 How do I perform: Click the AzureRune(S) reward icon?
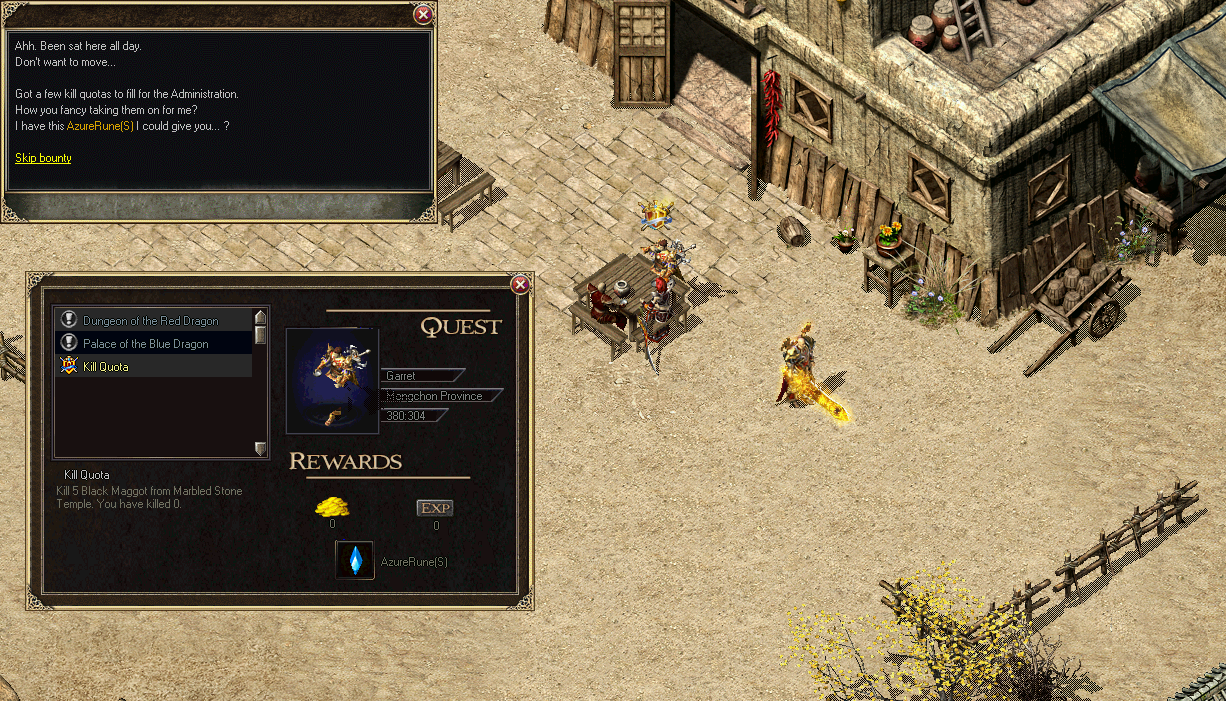355,561
